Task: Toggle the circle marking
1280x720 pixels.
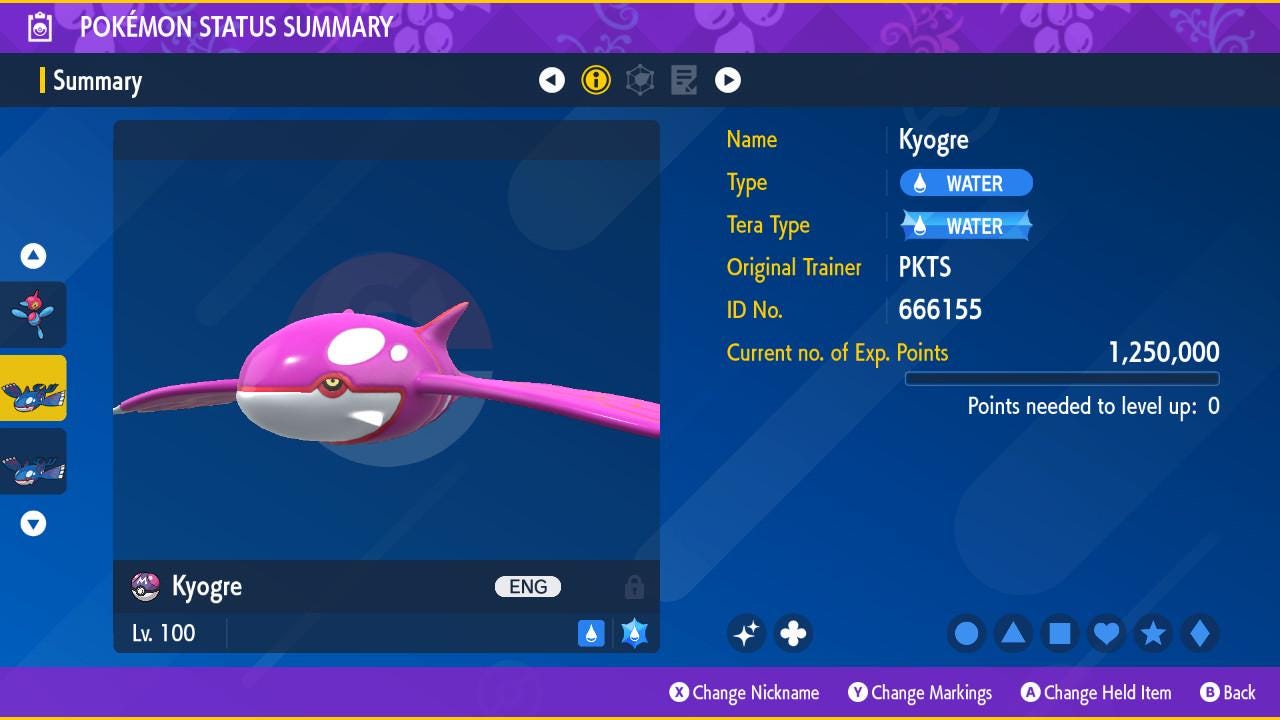Action: (x=967, y=633)
